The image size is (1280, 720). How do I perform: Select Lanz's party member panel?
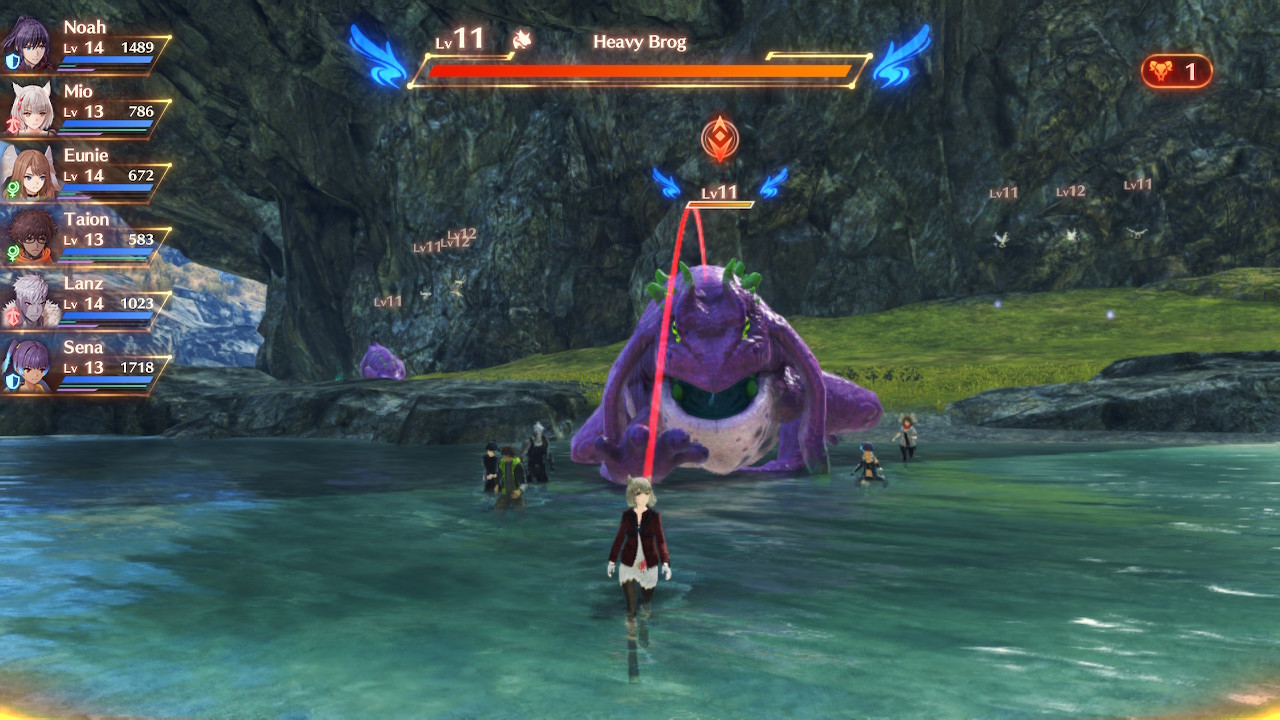pos(86,300)
